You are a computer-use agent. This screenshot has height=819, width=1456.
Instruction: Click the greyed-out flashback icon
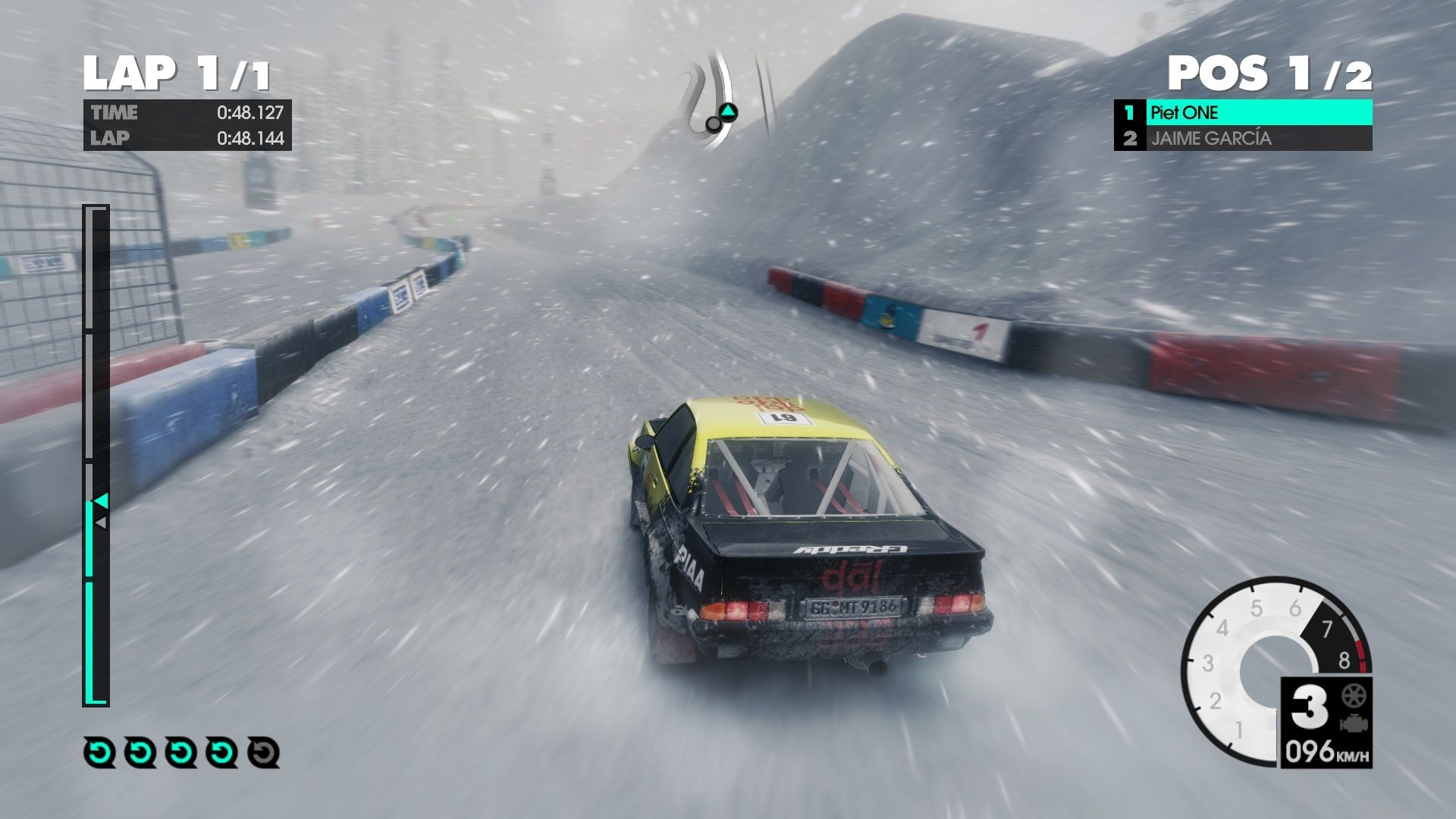(263, 752)
